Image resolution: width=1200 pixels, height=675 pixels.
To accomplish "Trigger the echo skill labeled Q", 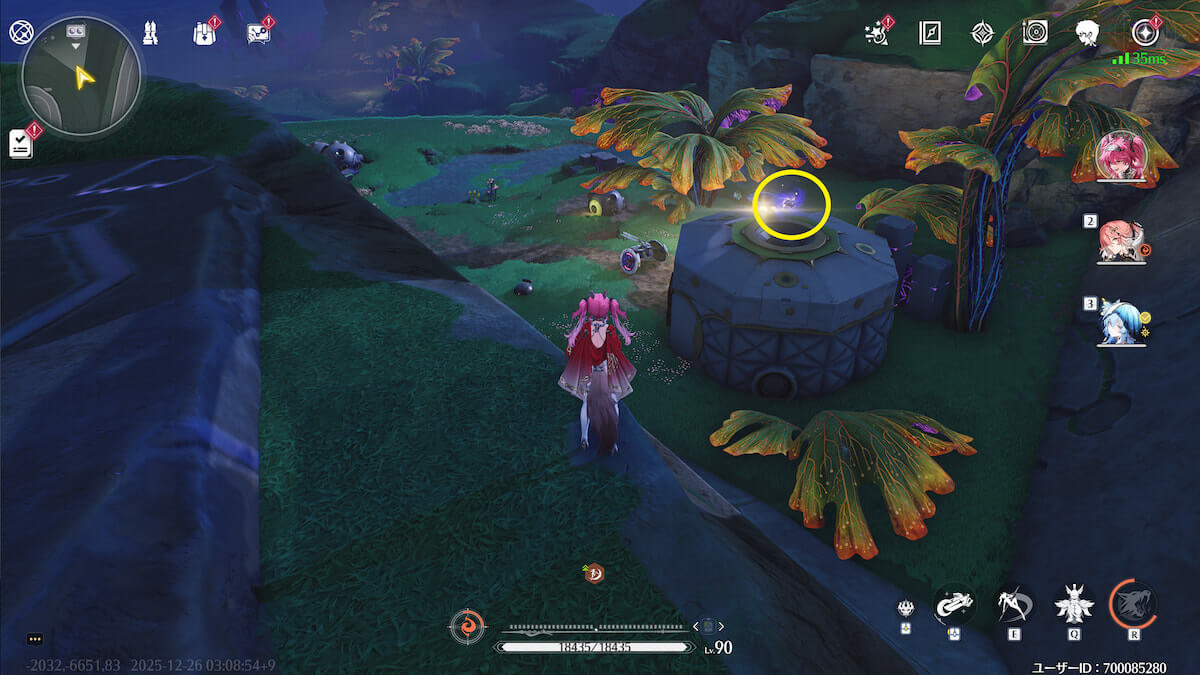I will click(1073, 604).
